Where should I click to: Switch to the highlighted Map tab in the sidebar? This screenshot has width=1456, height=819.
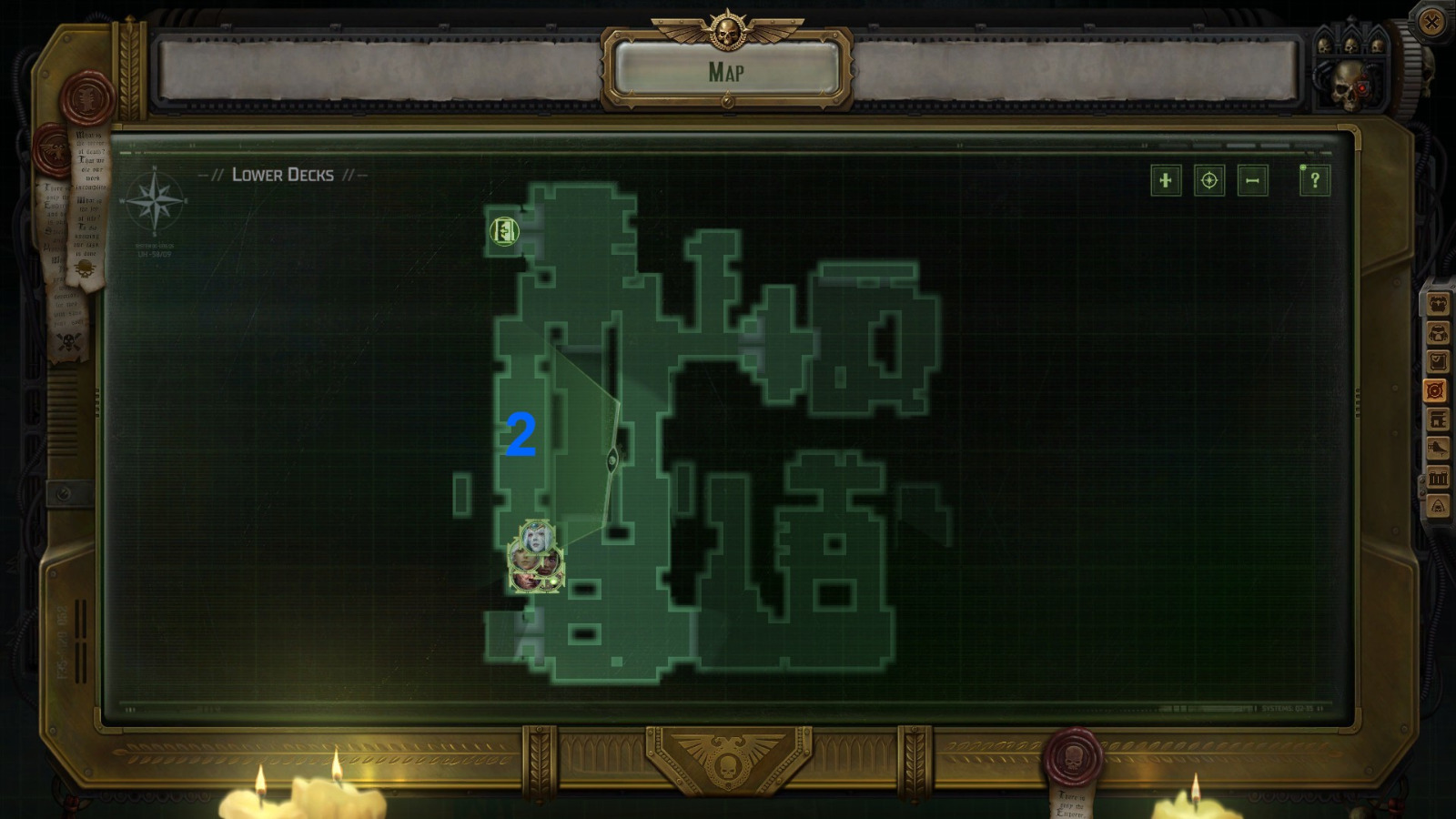[x=1436, y=389]
